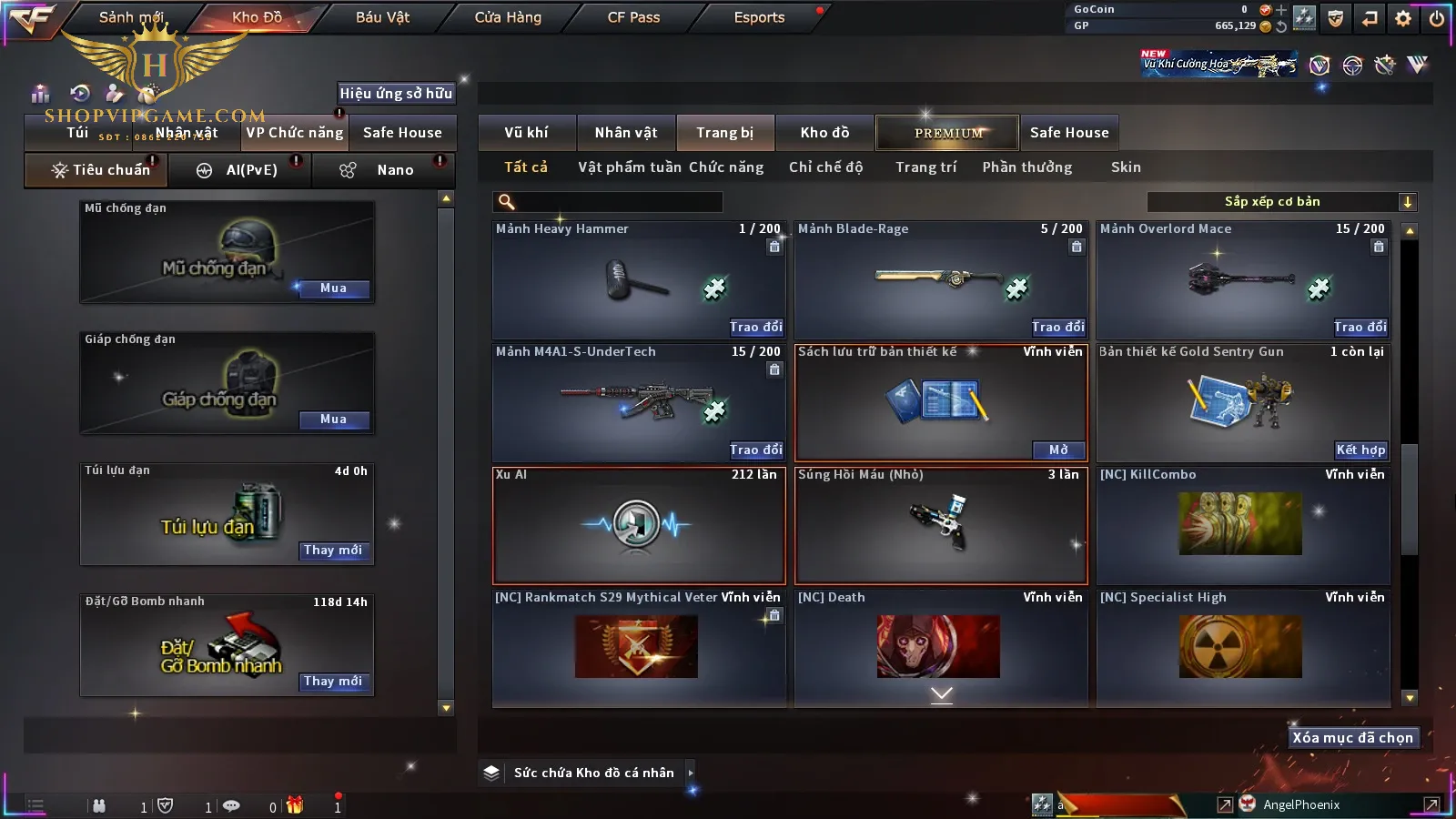Combine the Gold Sentry Gun blueprint
Screen dimensions: 1456x819
click(1360, 450)
